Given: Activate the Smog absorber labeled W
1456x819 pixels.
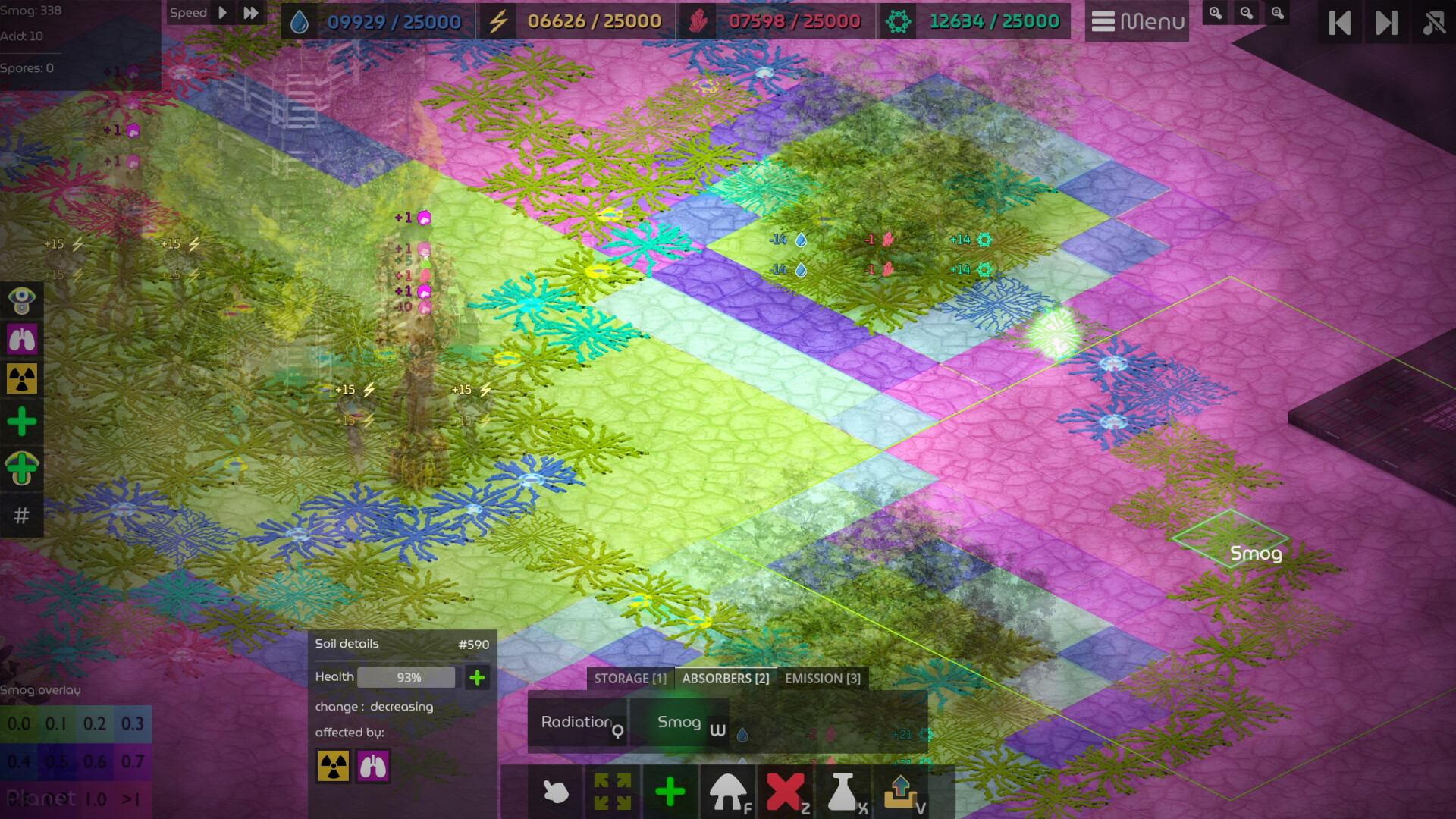Looking at the screenshot, I should pyautogui.click(x=679, y=723).
